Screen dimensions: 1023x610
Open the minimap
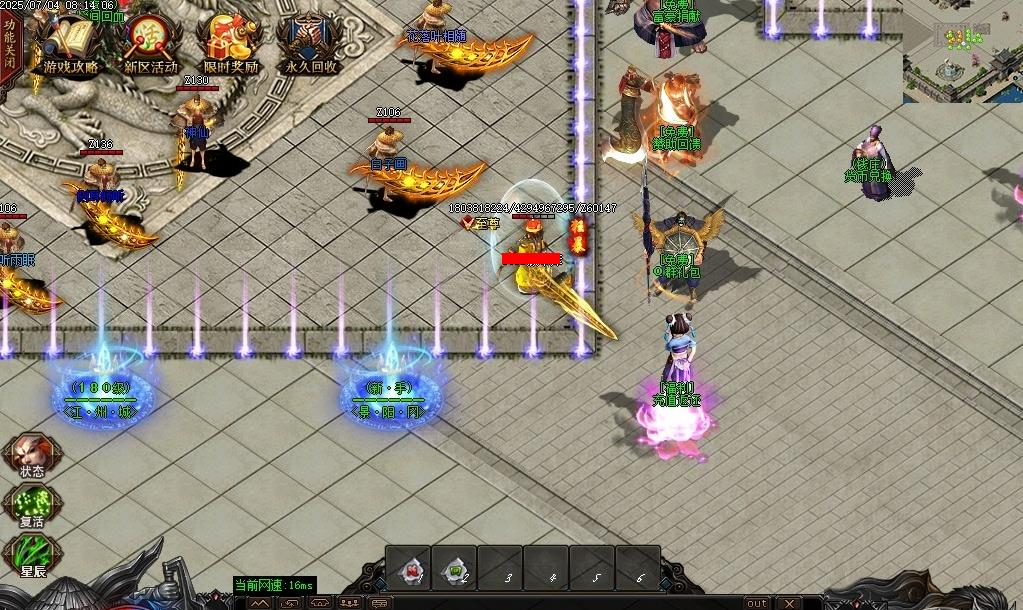point(962,52)
